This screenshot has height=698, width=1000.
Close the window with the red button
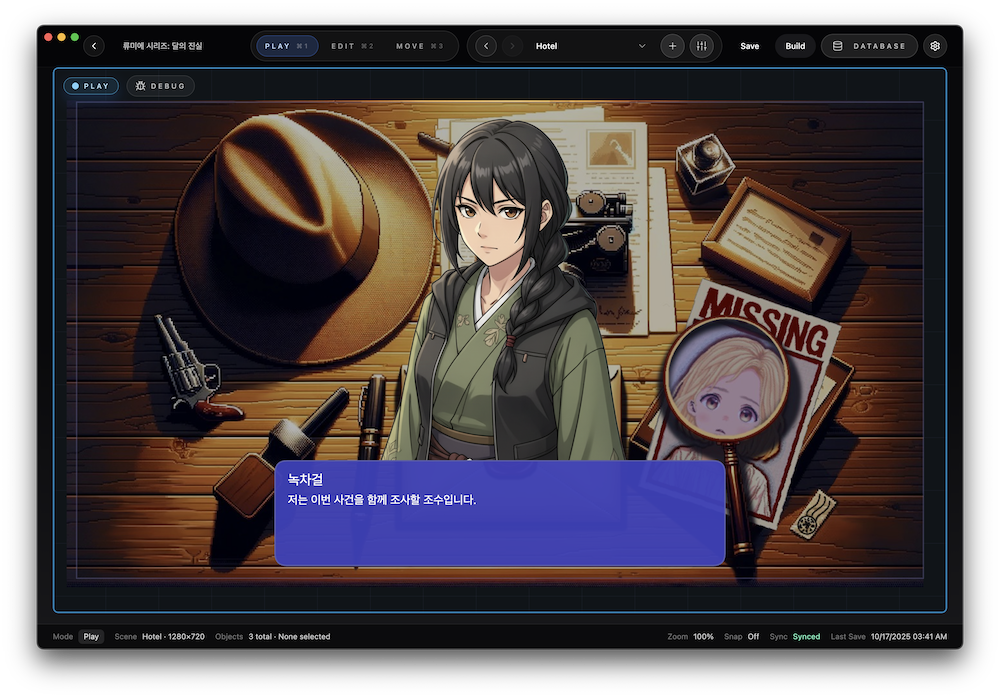pos(47,37)
